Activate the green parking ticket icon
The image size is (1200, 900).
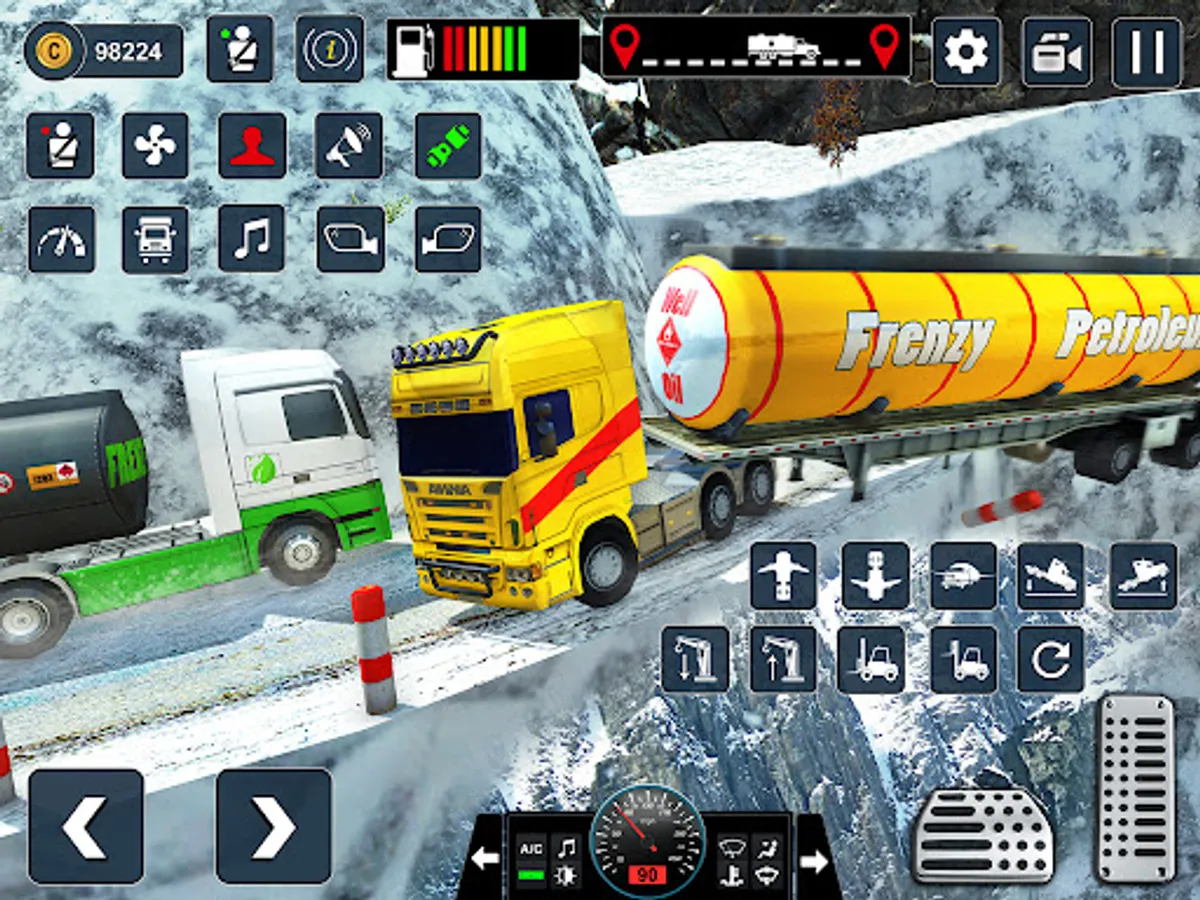pos(447,145)
